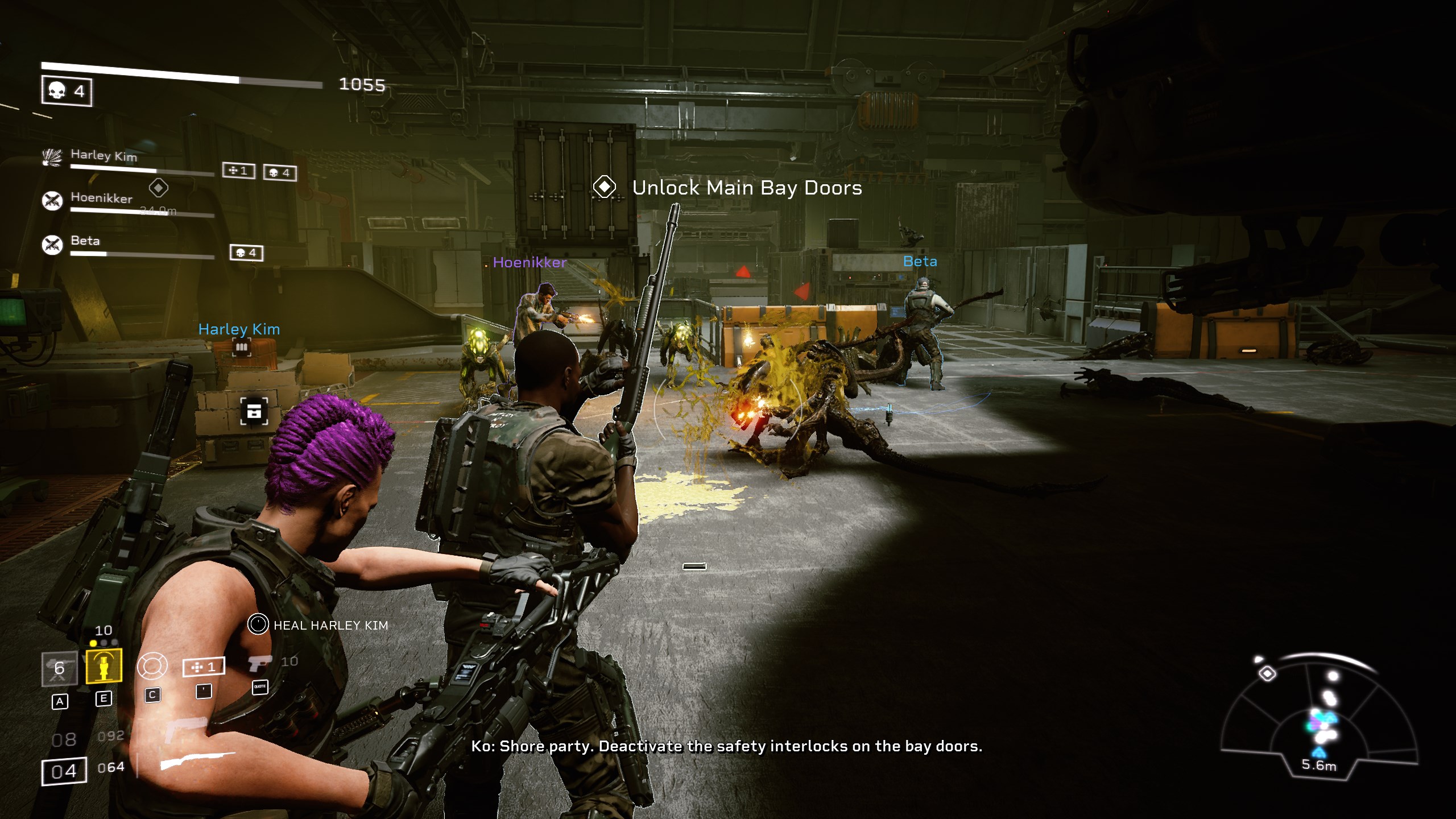
Task: Select Harley Kim in the squad list
Action: point(104,155)
